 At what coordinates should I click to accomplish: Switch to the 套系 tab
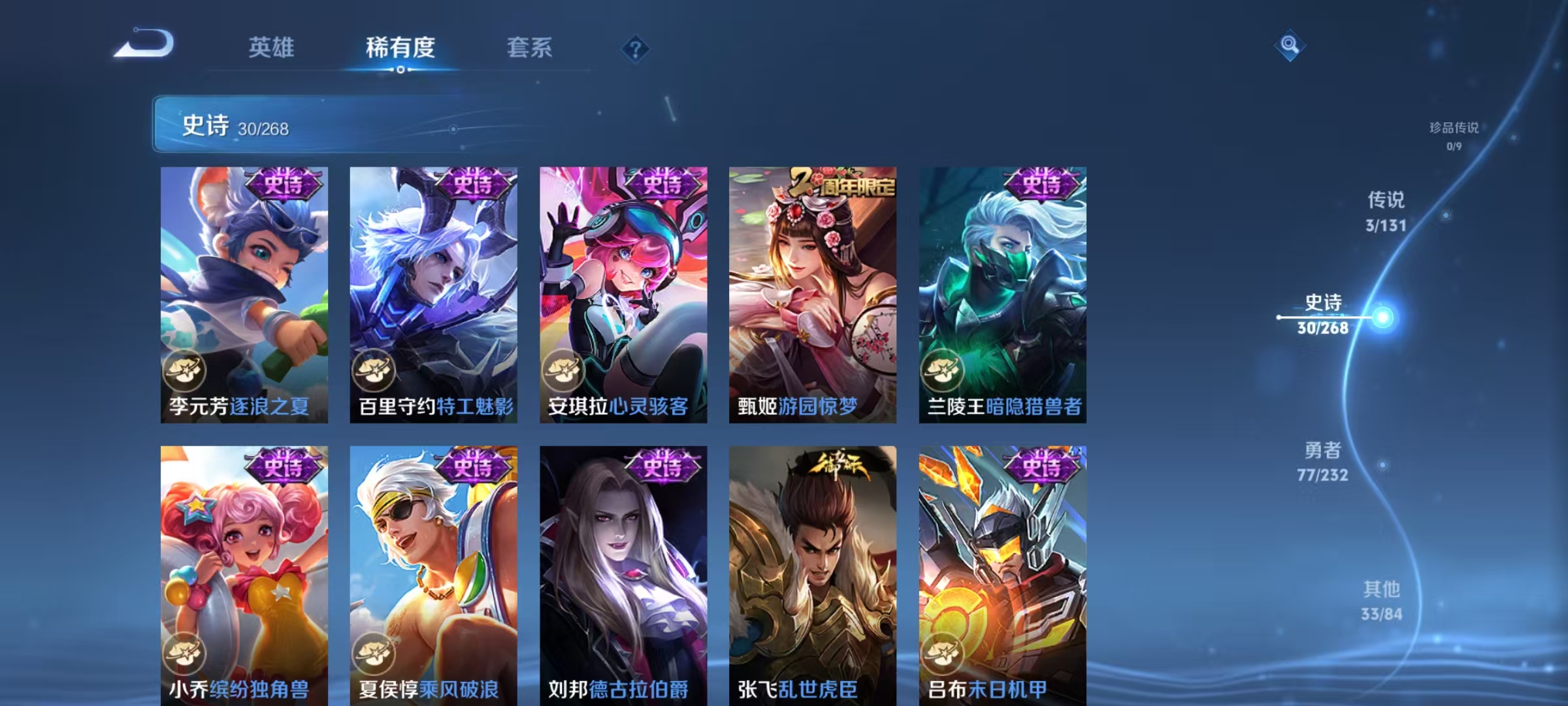[530, 48]
